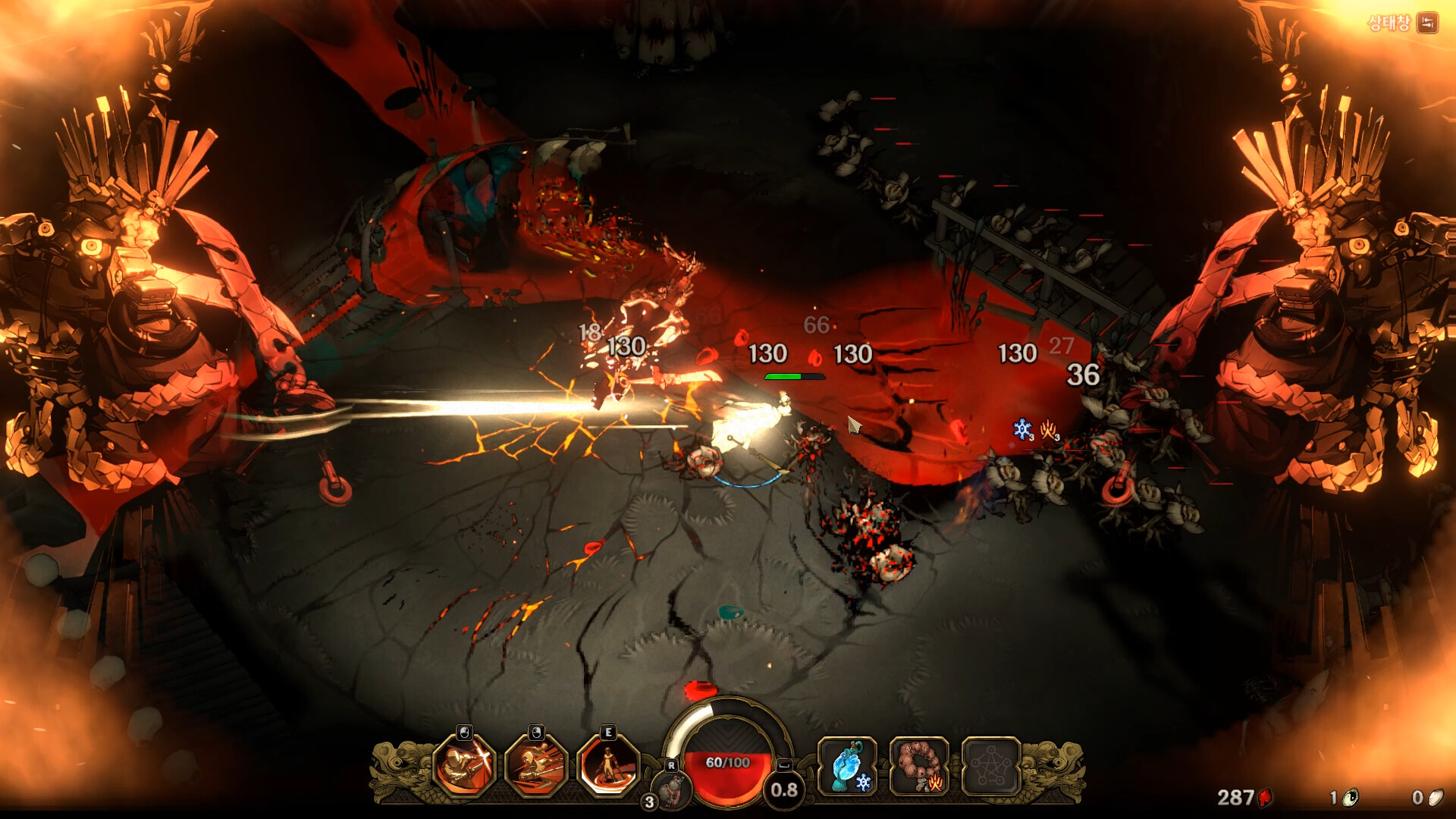Select the fire prayer beads relic slot
1456x819 pixels.
pyautogui.click(x=919, y=766)
